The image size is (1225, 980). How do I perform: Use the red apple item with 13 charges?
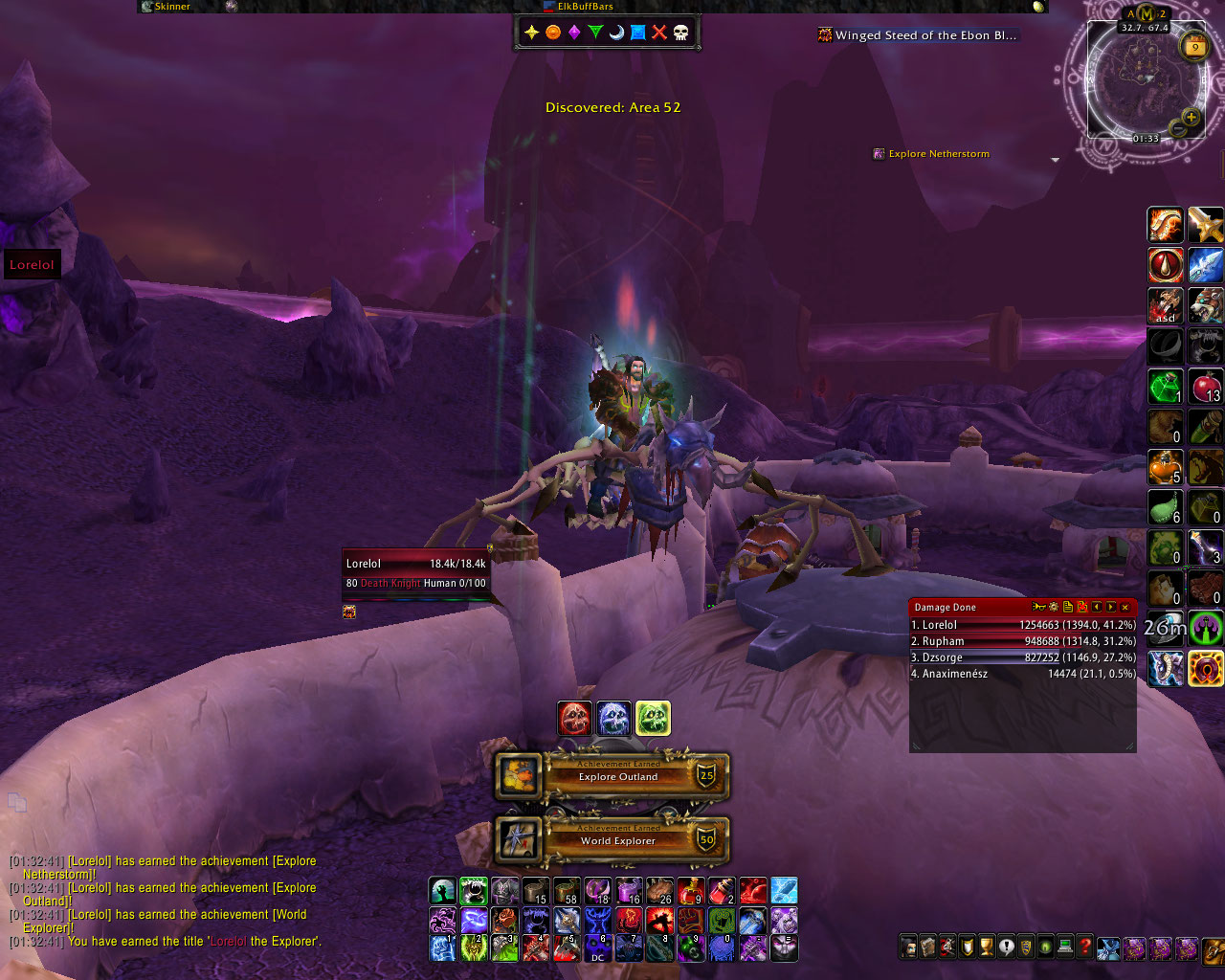pyautogui.click(x=1206, y=387)
